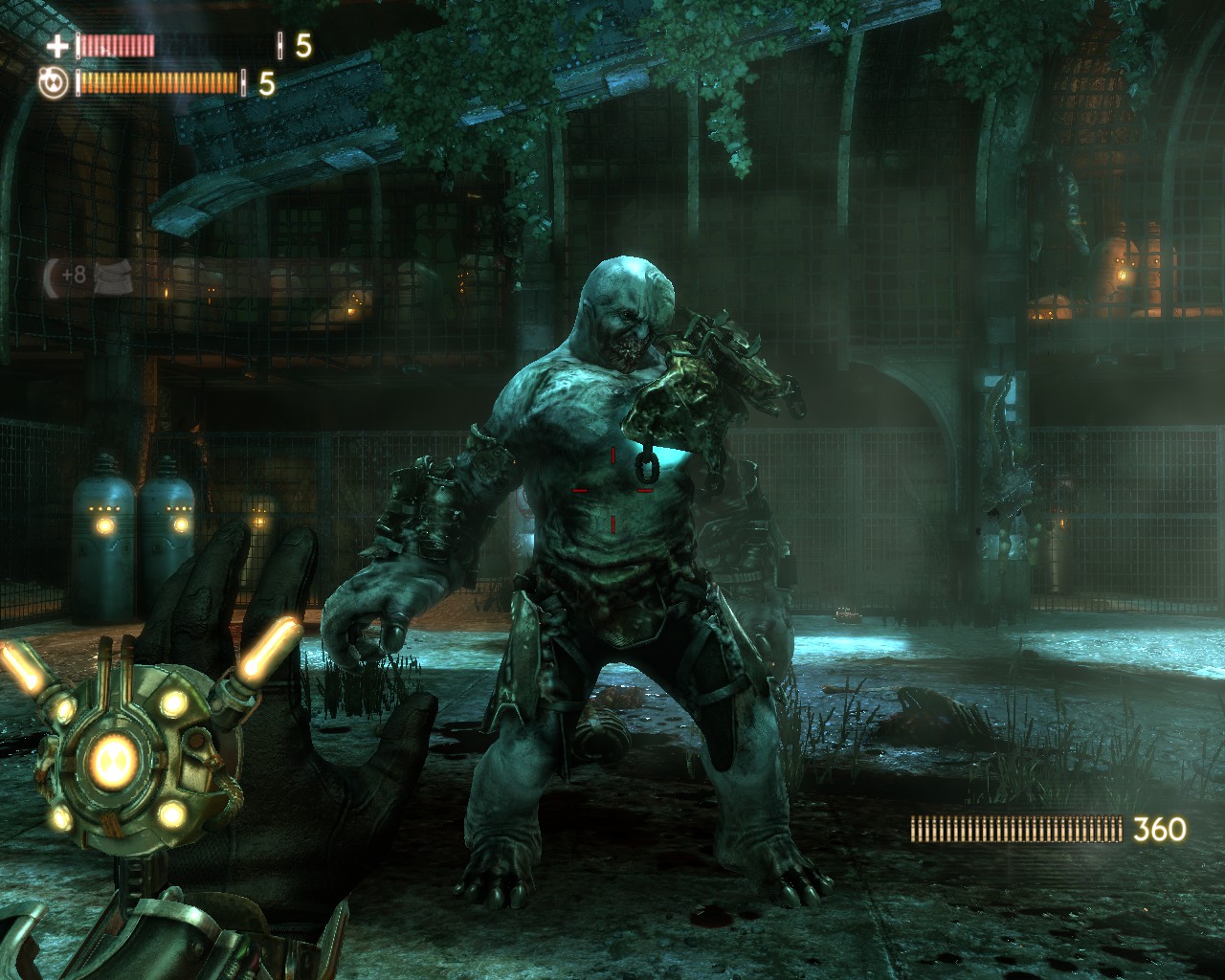
Task: Select the circular EVE plasmid icon
Action: pyautogui.click(x=54, y=84)
